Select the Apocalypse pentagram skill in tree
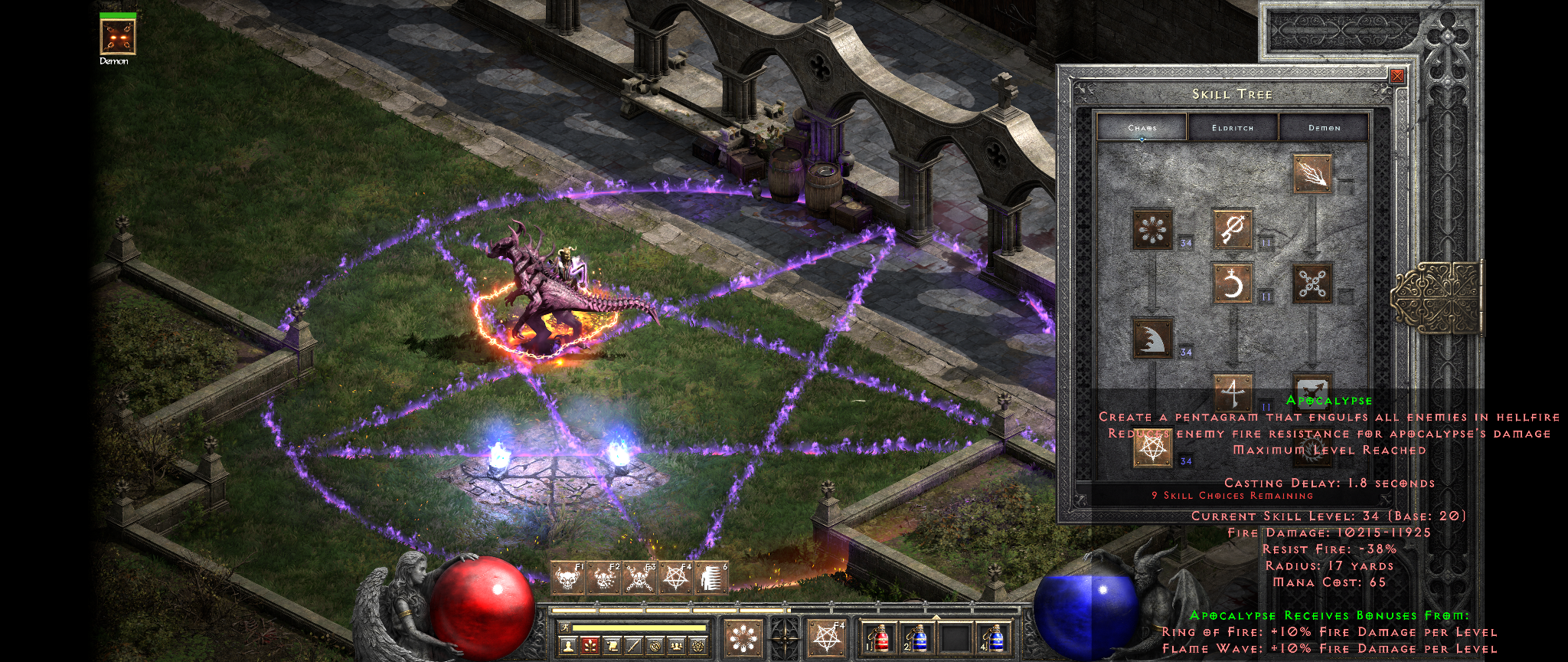Screen dimensions: 1568x662 (1152, 447)
